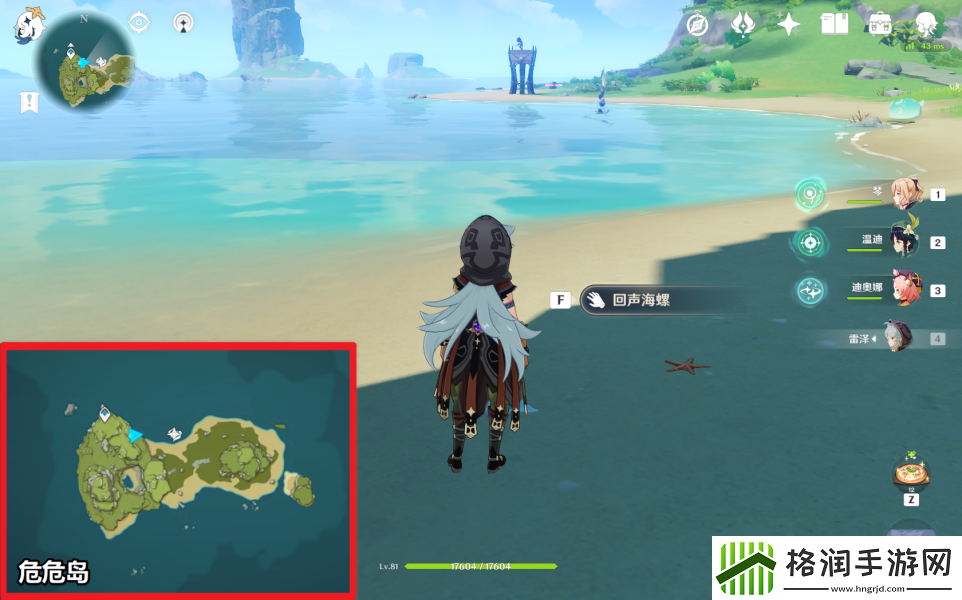Select active character 雷泽 in party list
962x600 pixels.
pos(896,338)
